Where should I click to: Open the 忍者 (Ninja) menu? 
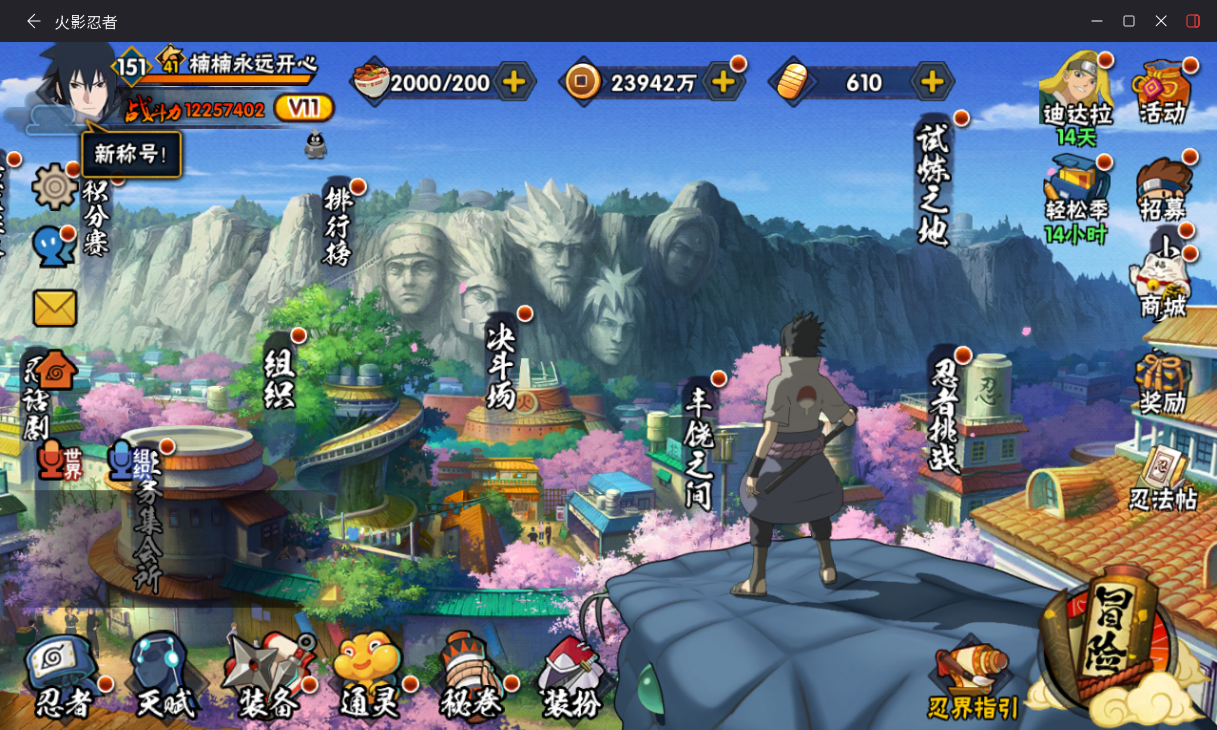pyautogui.click(x=63, y=675)
